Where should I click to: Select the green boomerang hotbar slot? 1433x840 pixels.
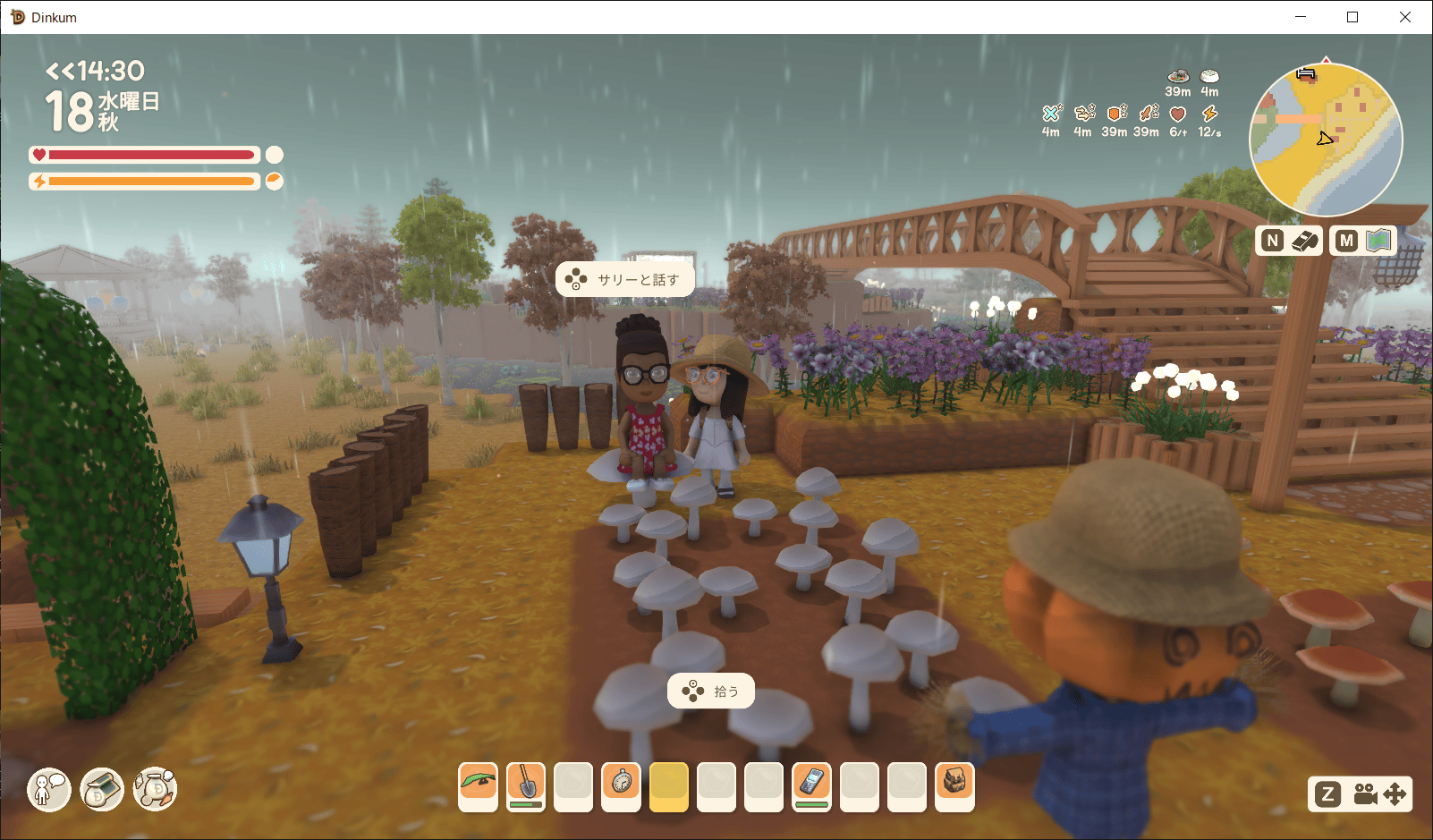coord(478,786)
